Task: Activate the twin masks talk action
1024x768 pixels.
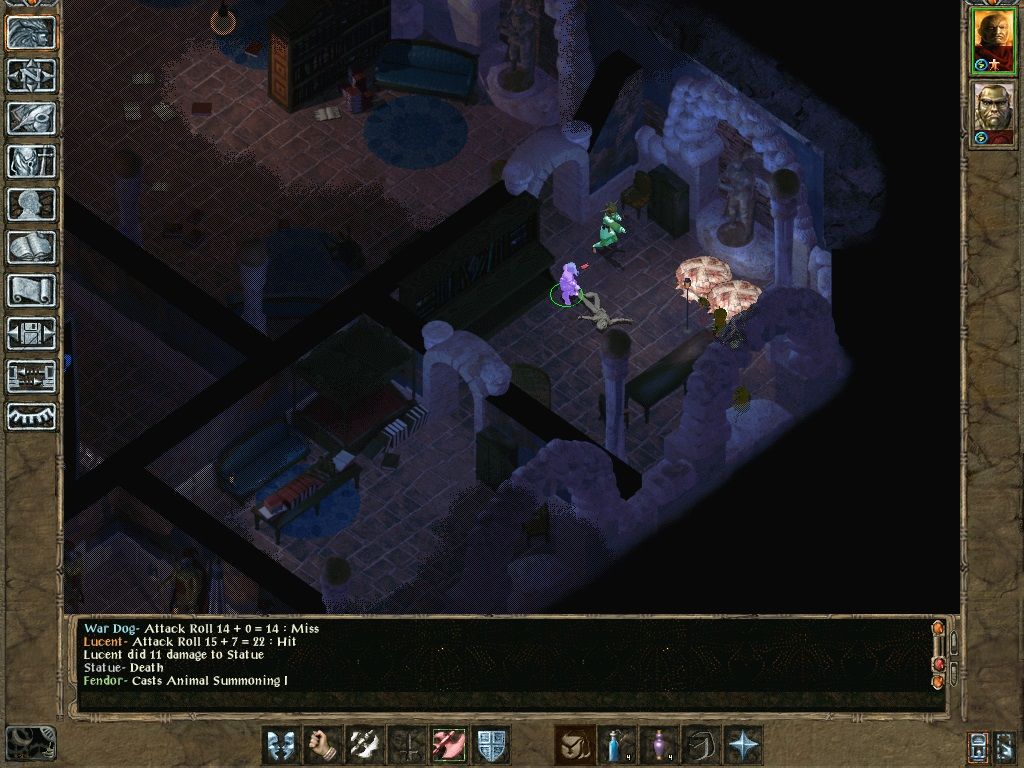Action: [281, 745]
